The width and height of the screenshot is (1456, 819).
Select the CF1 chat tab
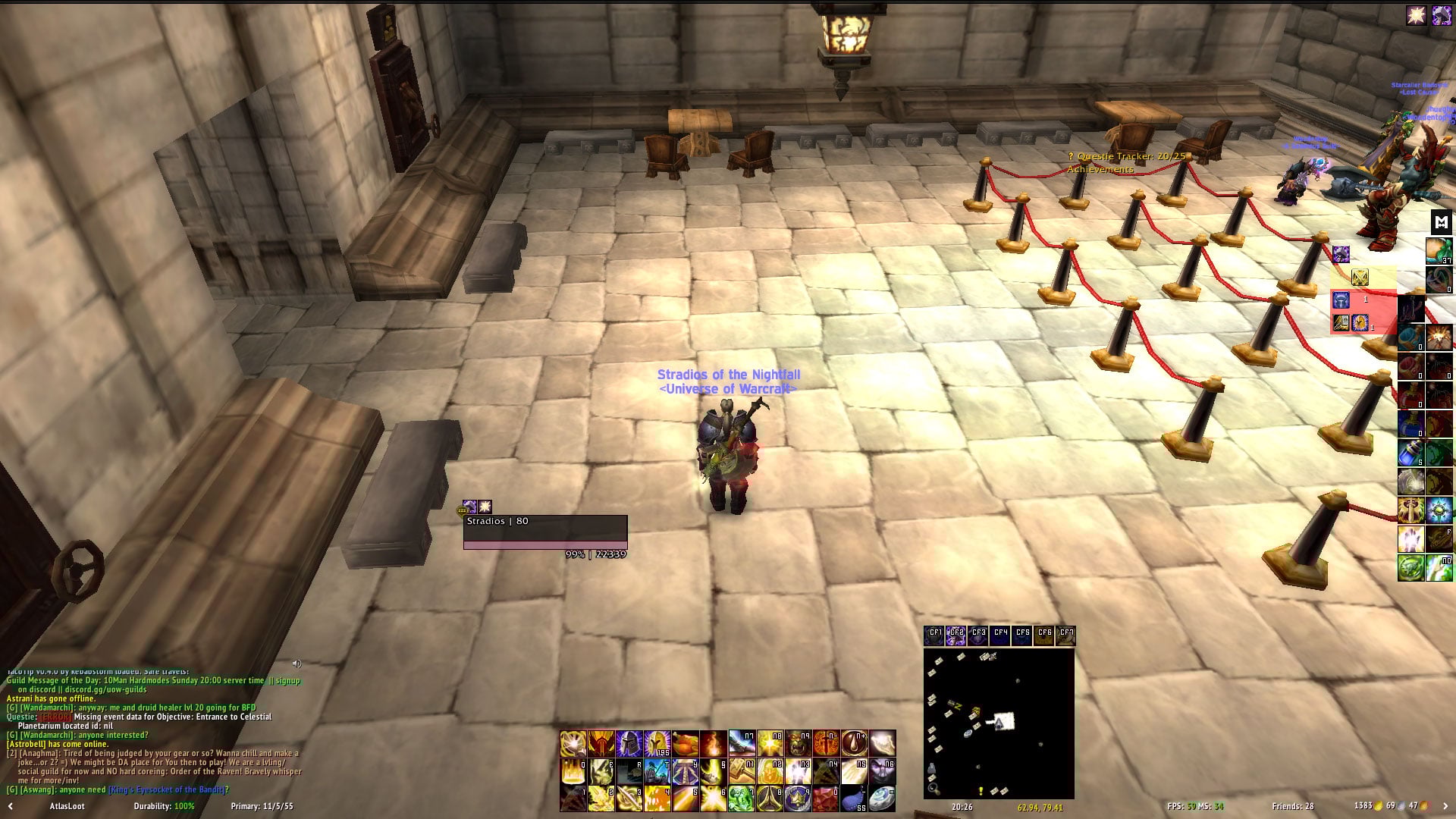tap(934, 634)
